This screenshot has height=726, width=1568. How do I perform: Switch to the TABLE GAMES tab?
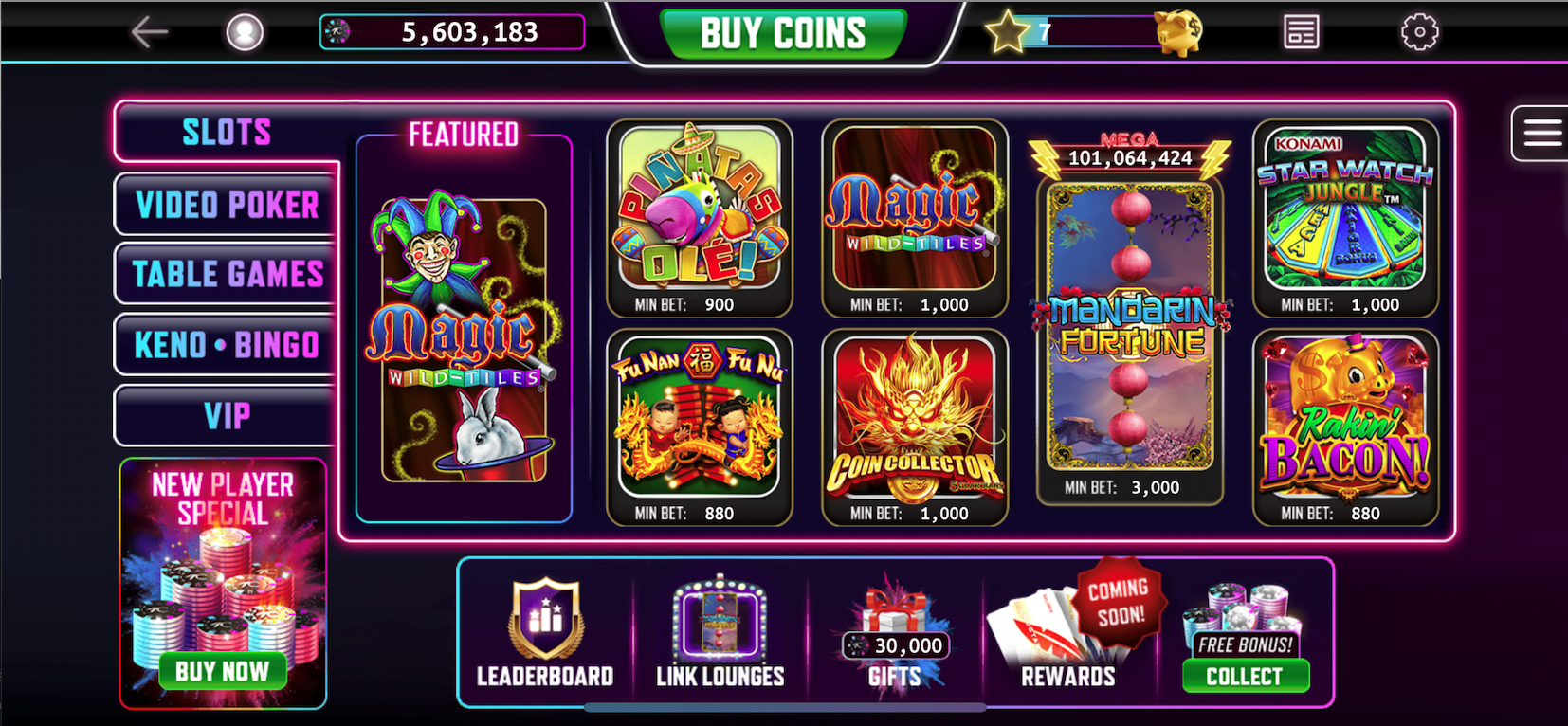coord(228,274)
